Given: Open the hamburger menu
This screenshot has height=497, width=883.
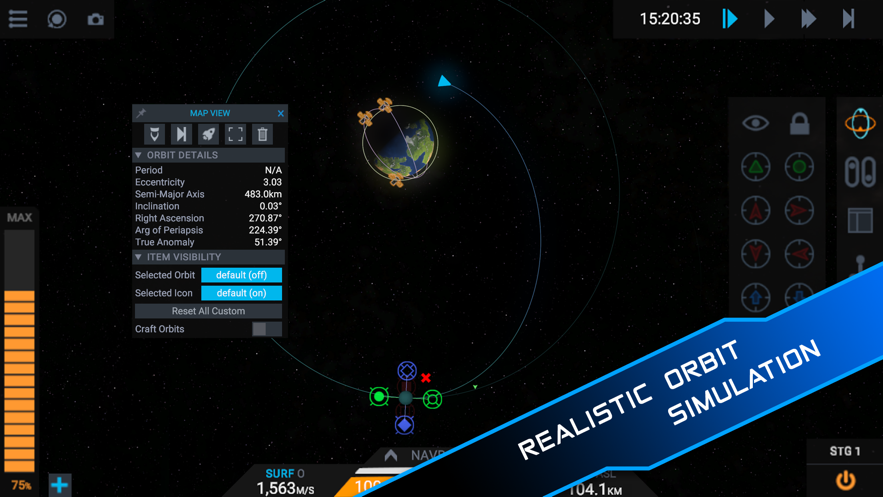Looking at the screenshot, I should coord(18,19).
